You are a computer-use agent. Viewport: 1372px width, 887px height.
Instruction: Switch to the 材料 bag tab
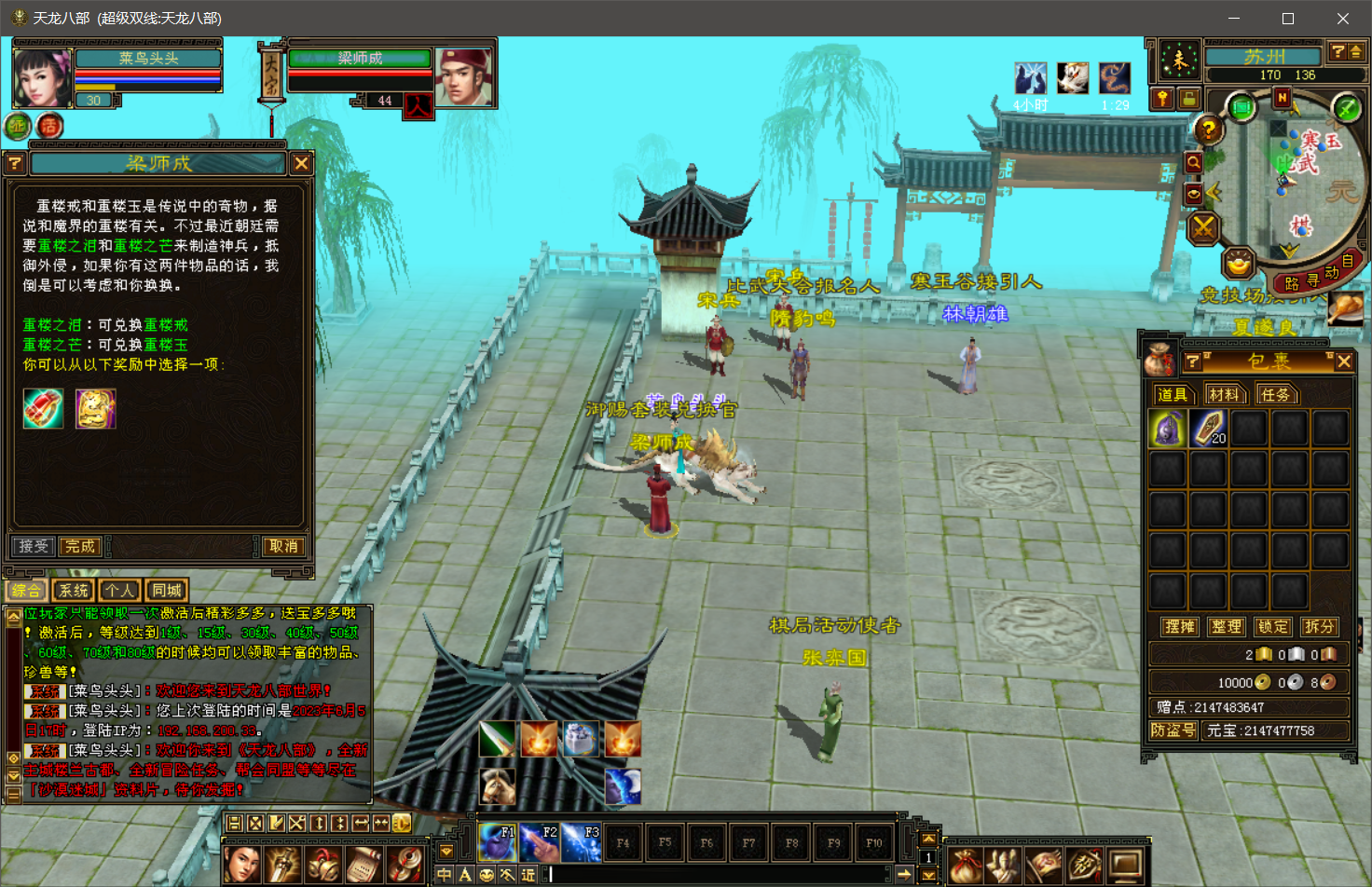pos(1224,394)
